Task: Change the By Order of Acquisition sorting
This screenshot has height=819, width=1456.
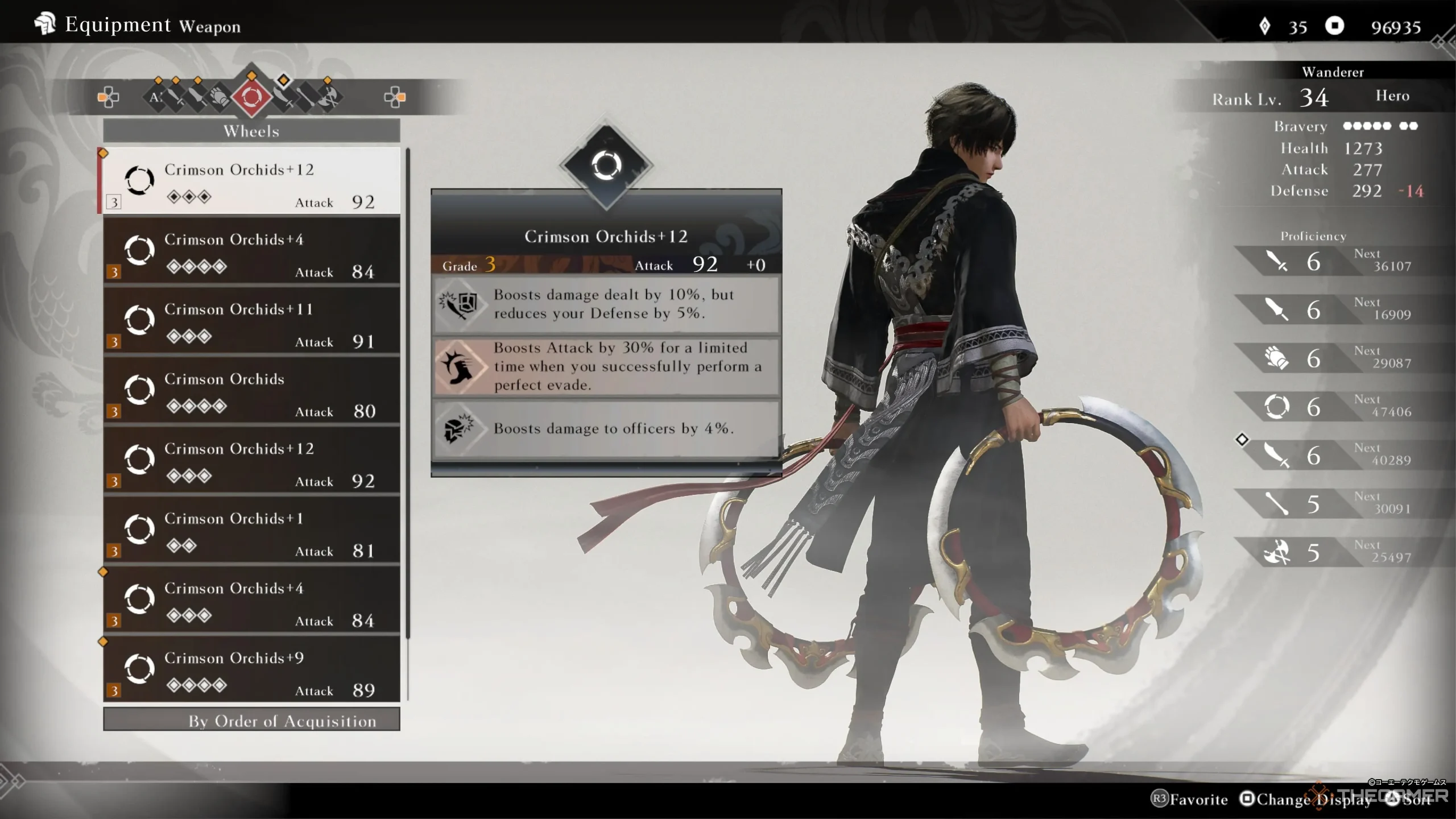Action: [251, 721]
